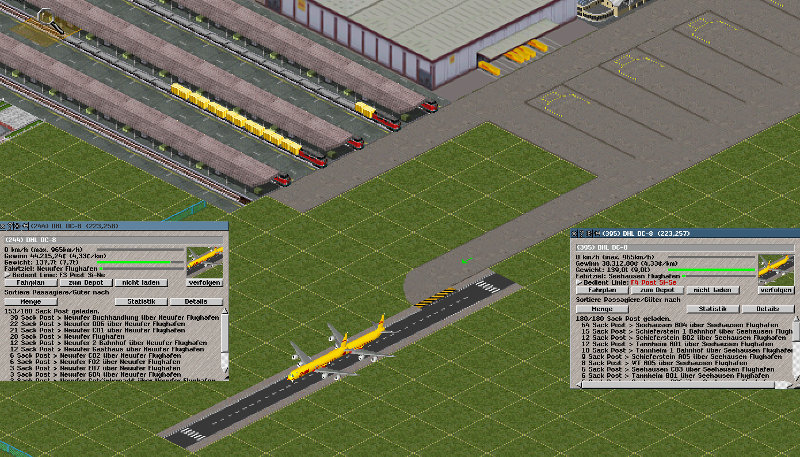The width and height of the screenshot is (800, 457).
Task: Select the '64 Sack Post > Seehausen B04' row
Action: click(680, 325)
